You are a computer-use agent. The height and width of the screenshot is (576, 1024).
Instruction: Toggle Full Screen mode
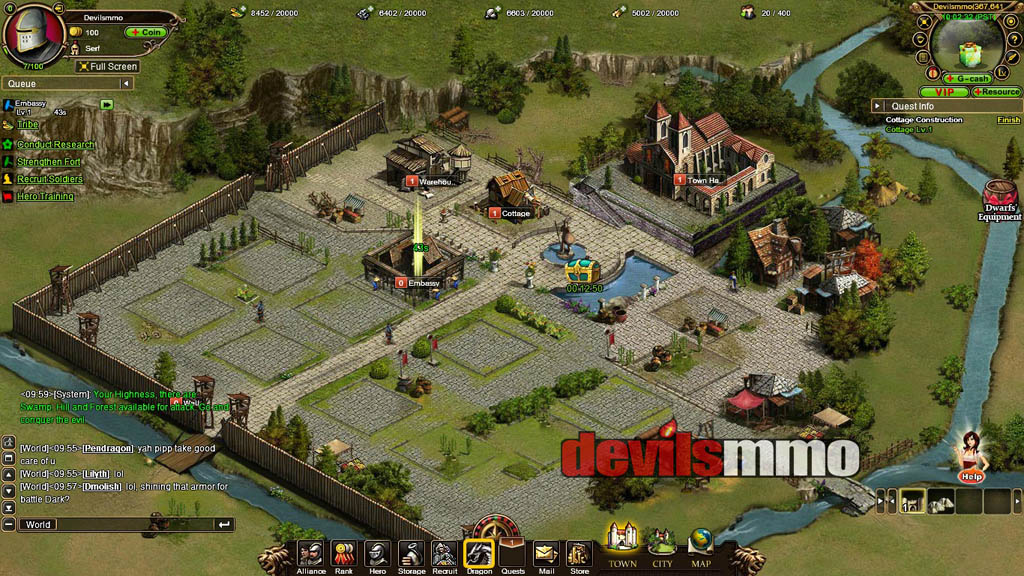pos(108,67)
